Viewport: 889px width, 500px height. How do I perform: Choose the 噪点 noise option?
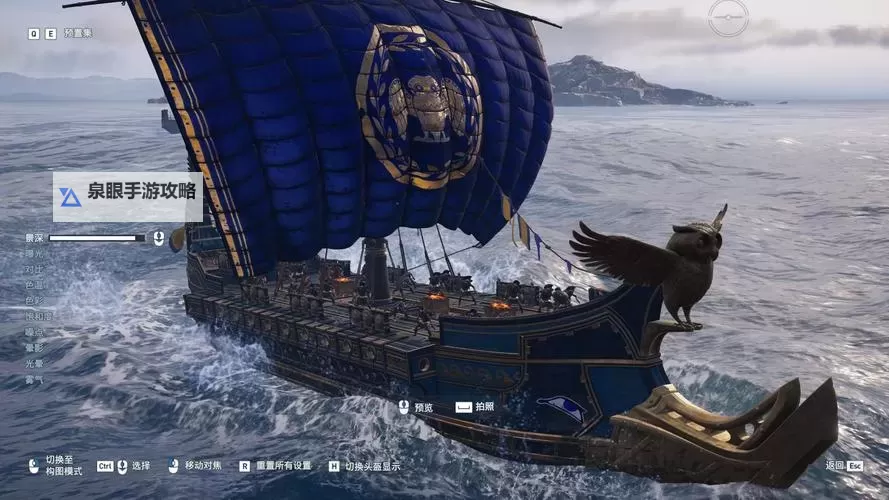(35, 331)
